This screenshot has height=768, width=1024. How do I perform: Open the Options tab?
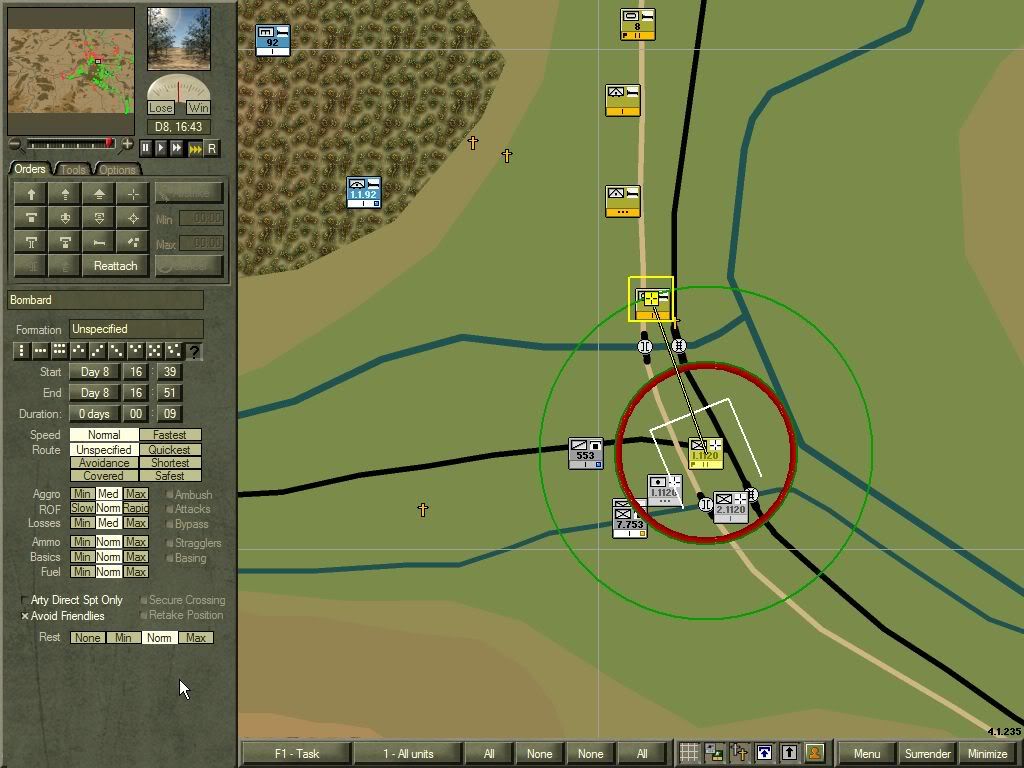tap(117, 169)
